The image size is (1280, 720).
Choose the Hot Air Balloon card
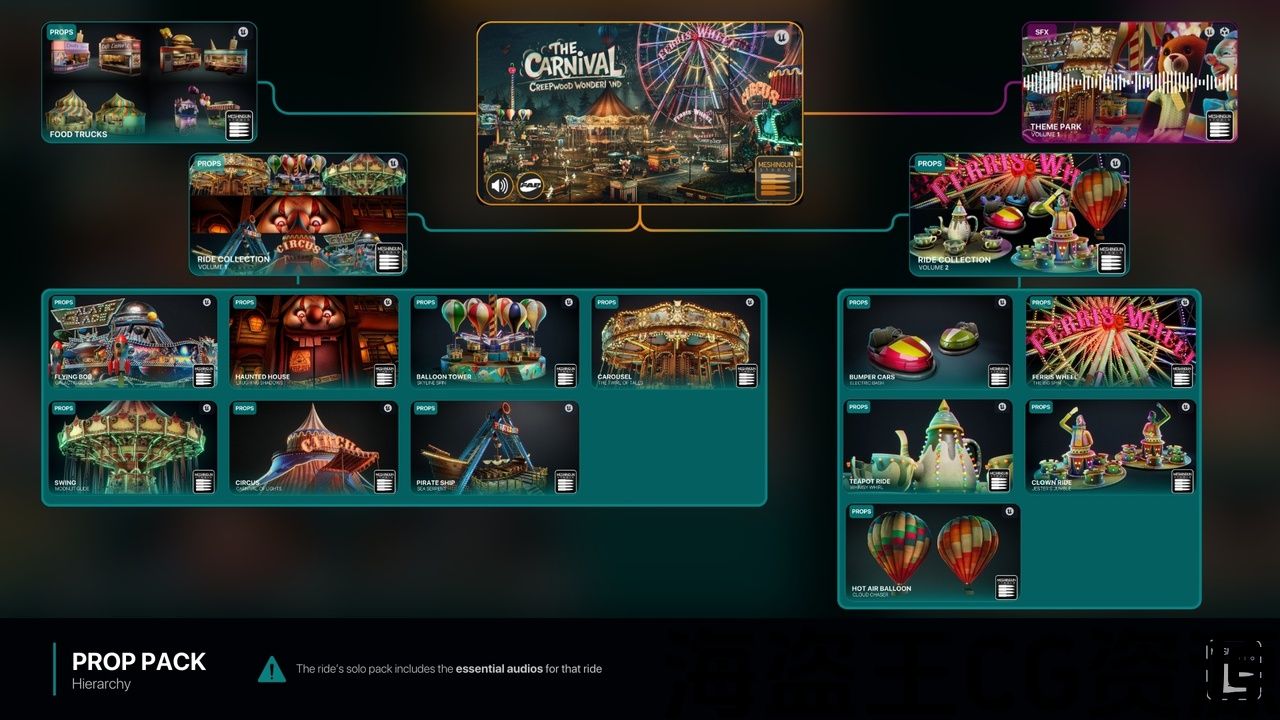point(932,552)
